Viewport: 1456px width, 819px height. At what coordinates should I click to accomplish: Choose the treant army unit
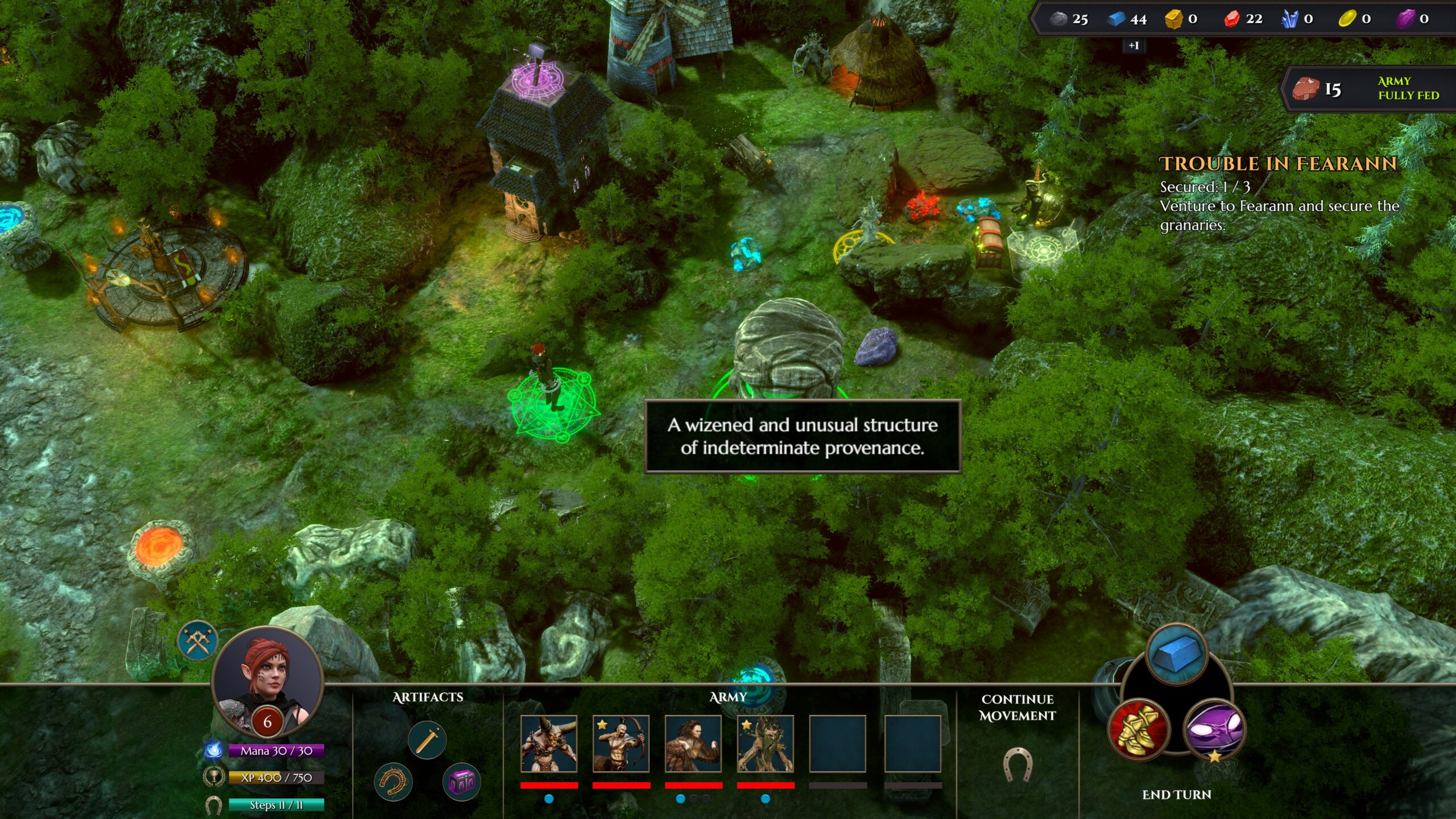coord(766,744)
